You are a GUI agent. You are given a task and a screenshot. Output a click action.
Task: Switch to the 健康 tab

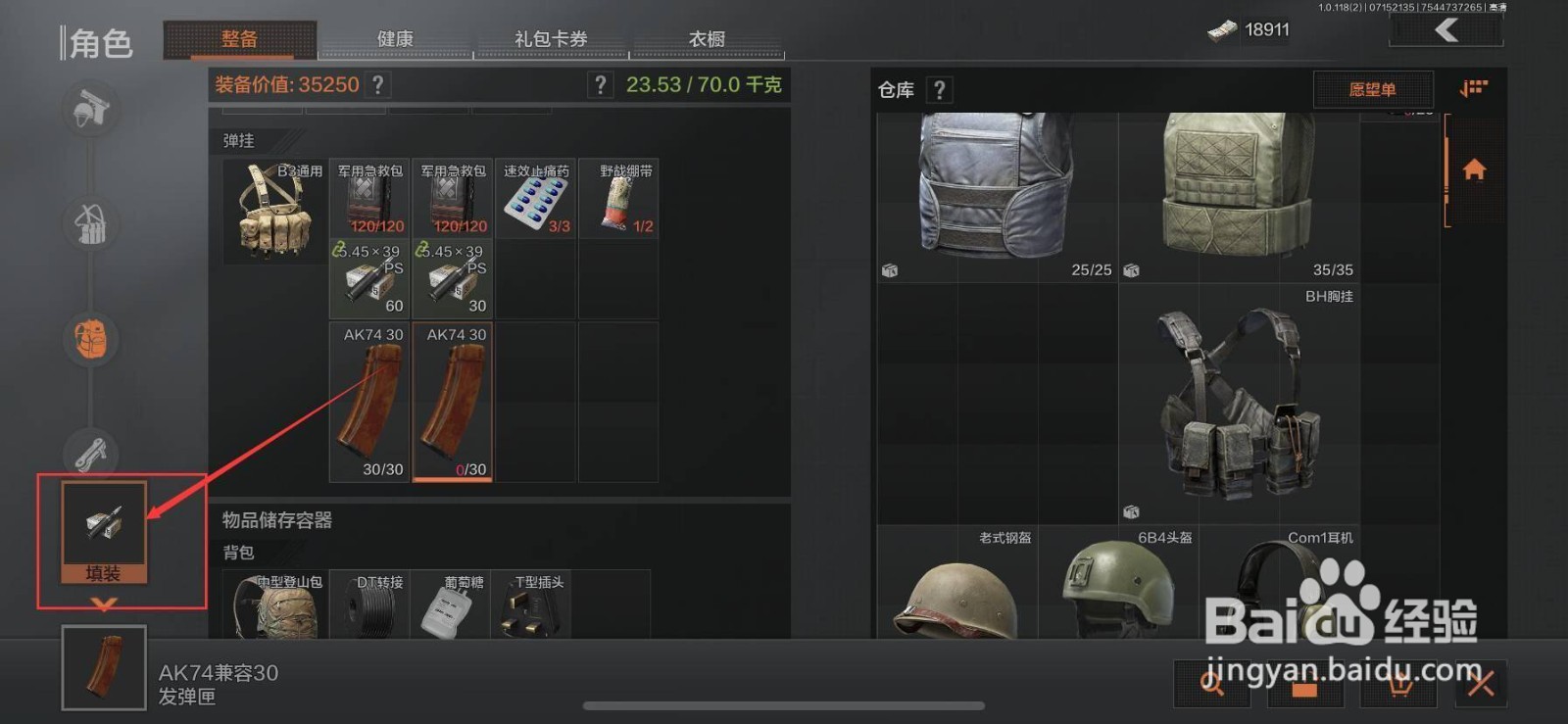coord(395,39)
